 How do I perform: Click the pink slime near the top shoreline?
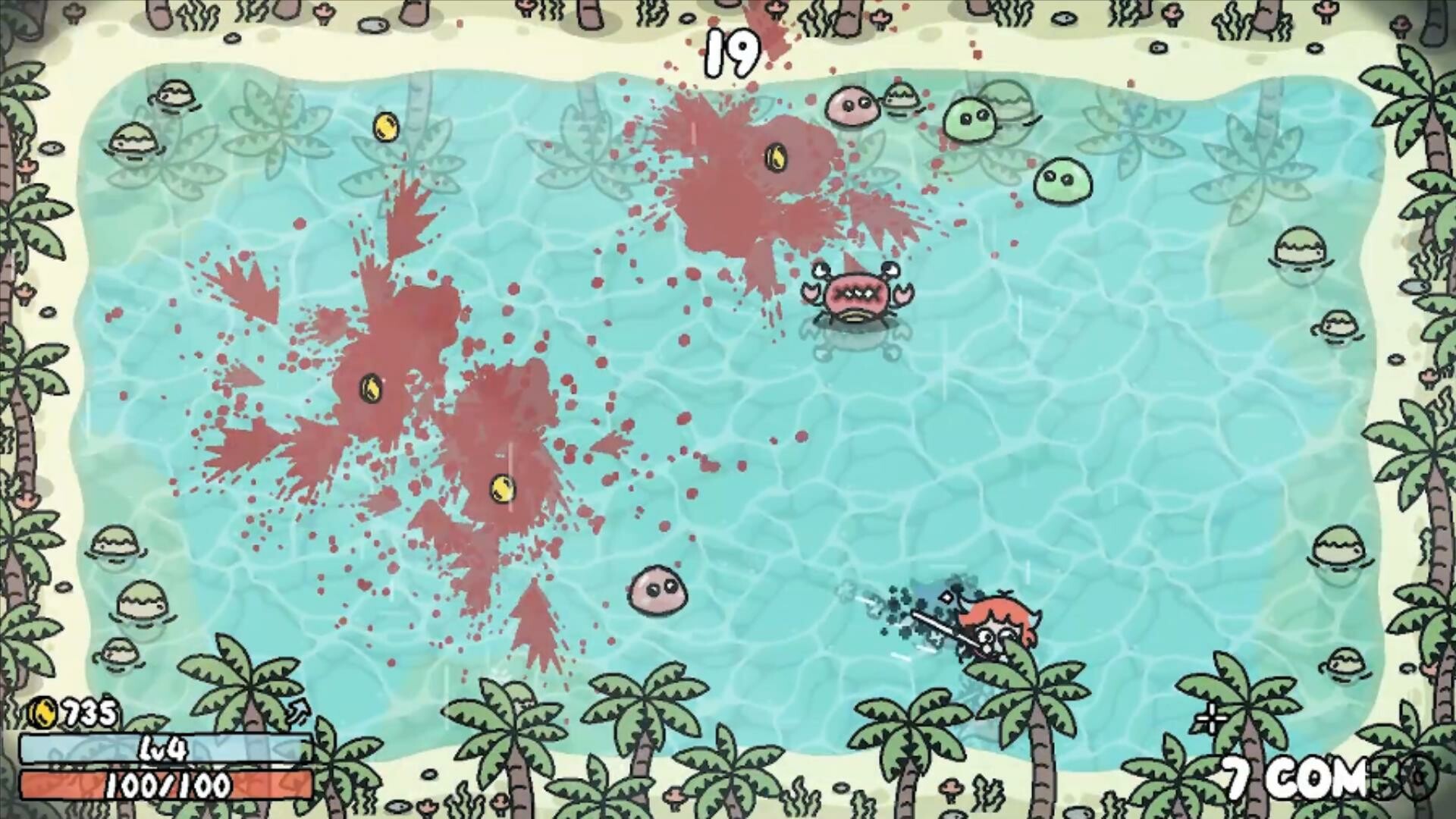point(852,108)
